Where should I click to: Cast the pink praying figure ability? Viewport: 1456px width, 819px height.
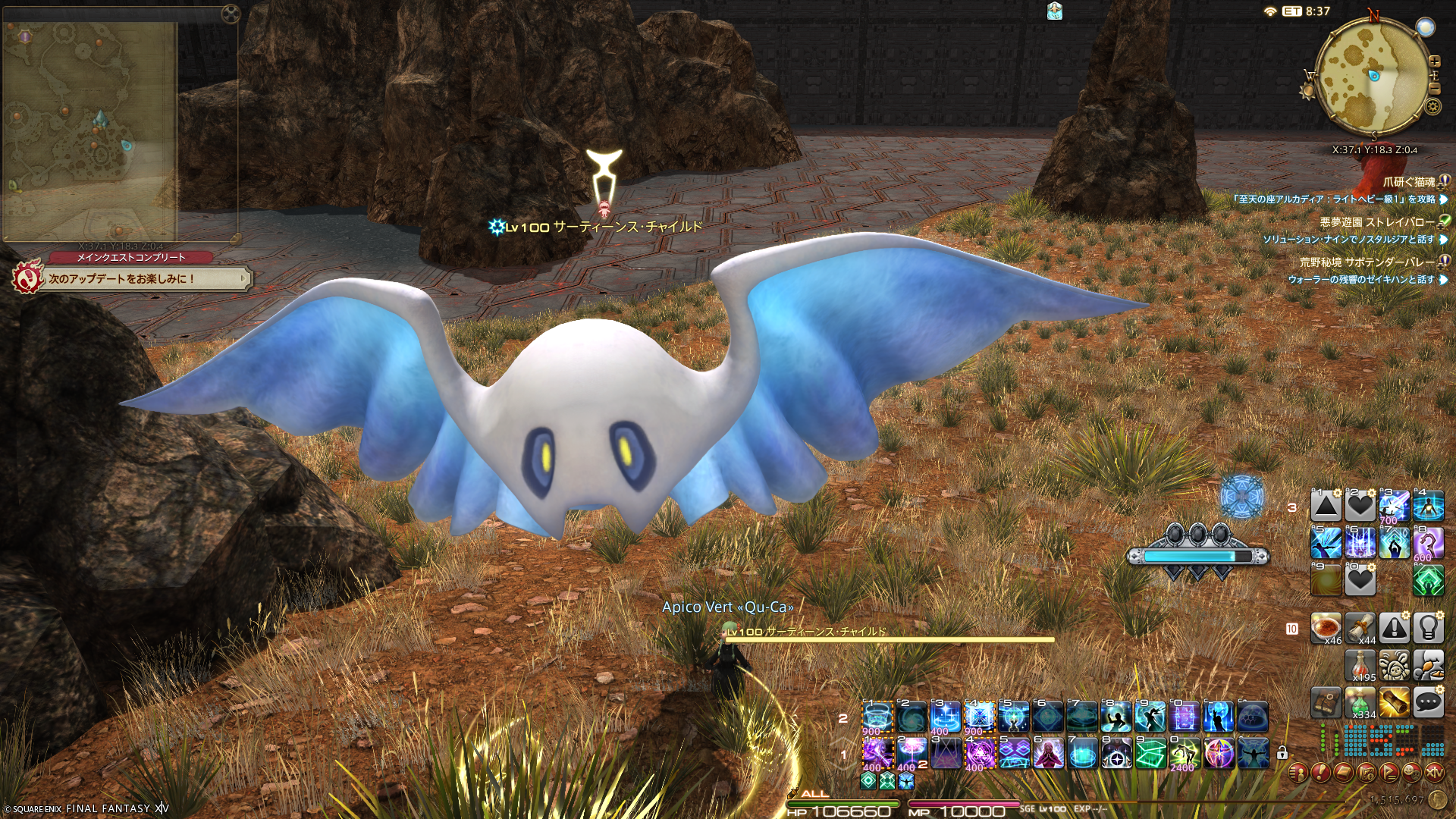click(x=1047, y=754)
